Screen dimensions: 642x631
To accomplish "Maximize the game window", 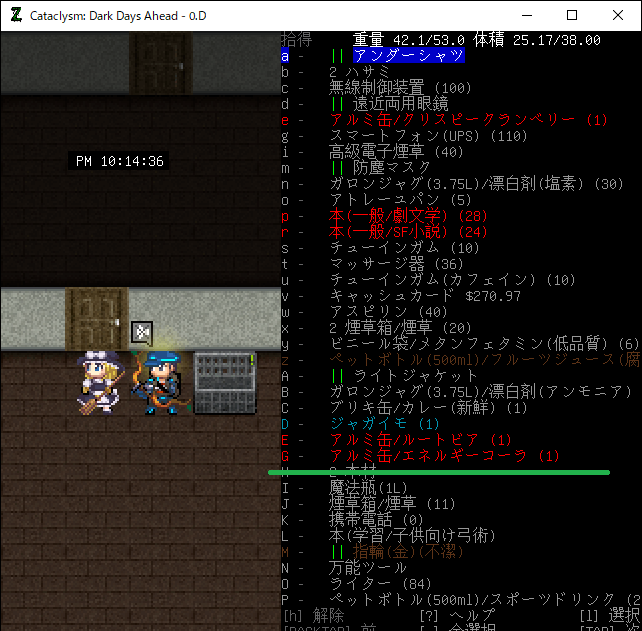I will [x=572, y=15].
